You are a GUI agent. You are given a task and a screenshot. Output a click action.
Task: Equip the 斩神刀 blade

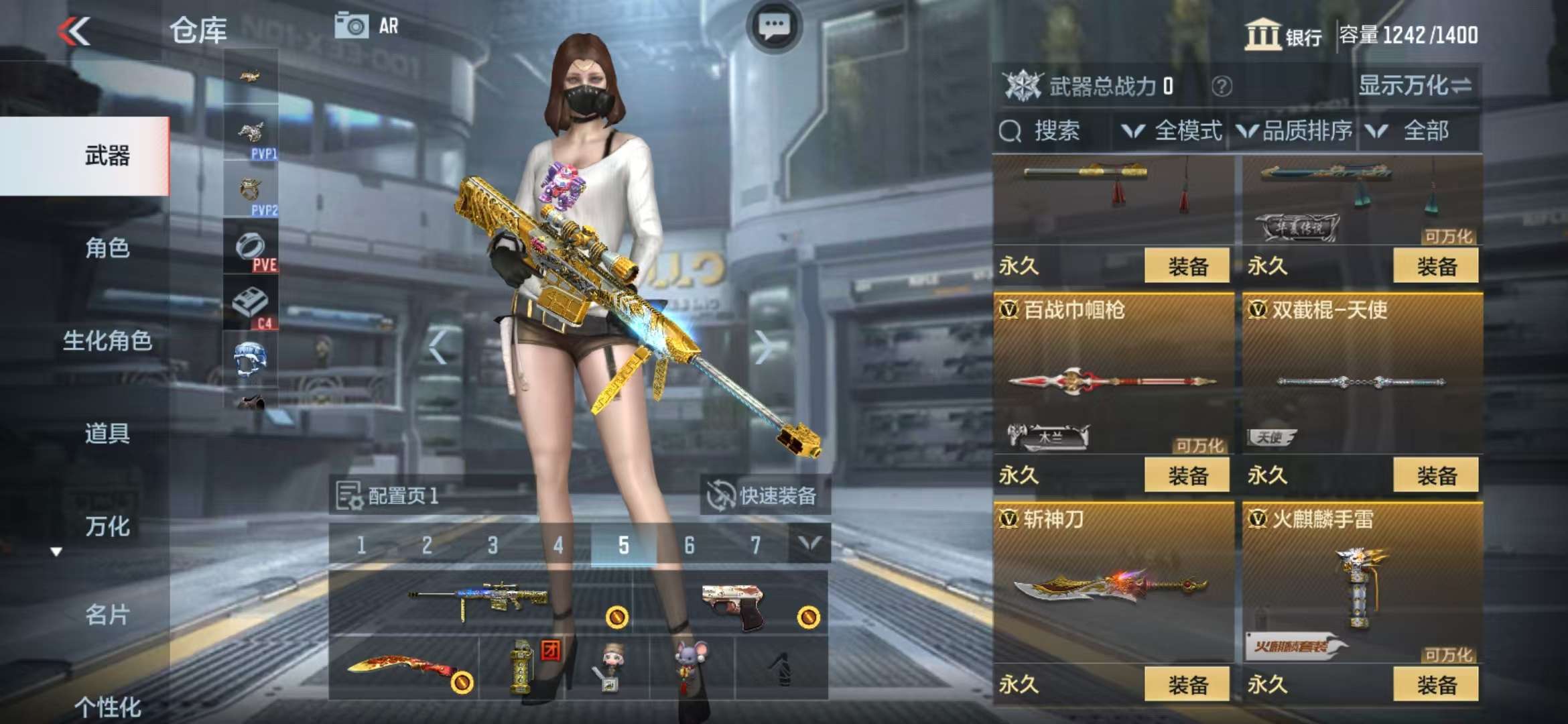click(1187, 685)
